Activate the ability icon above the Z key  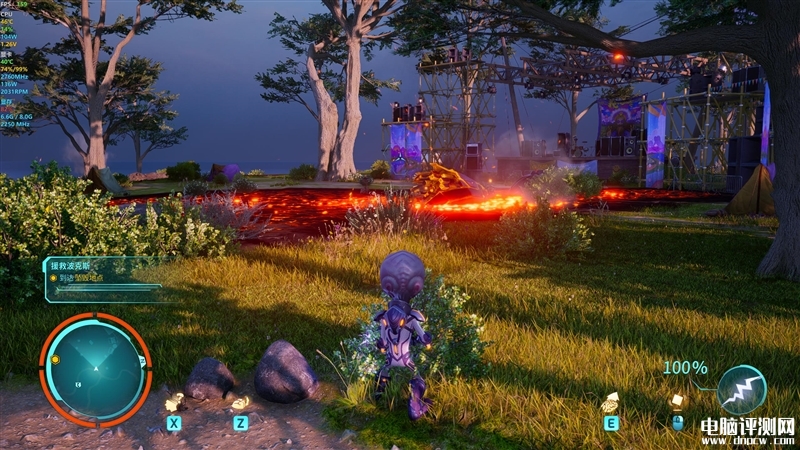(x=240, y=402)
